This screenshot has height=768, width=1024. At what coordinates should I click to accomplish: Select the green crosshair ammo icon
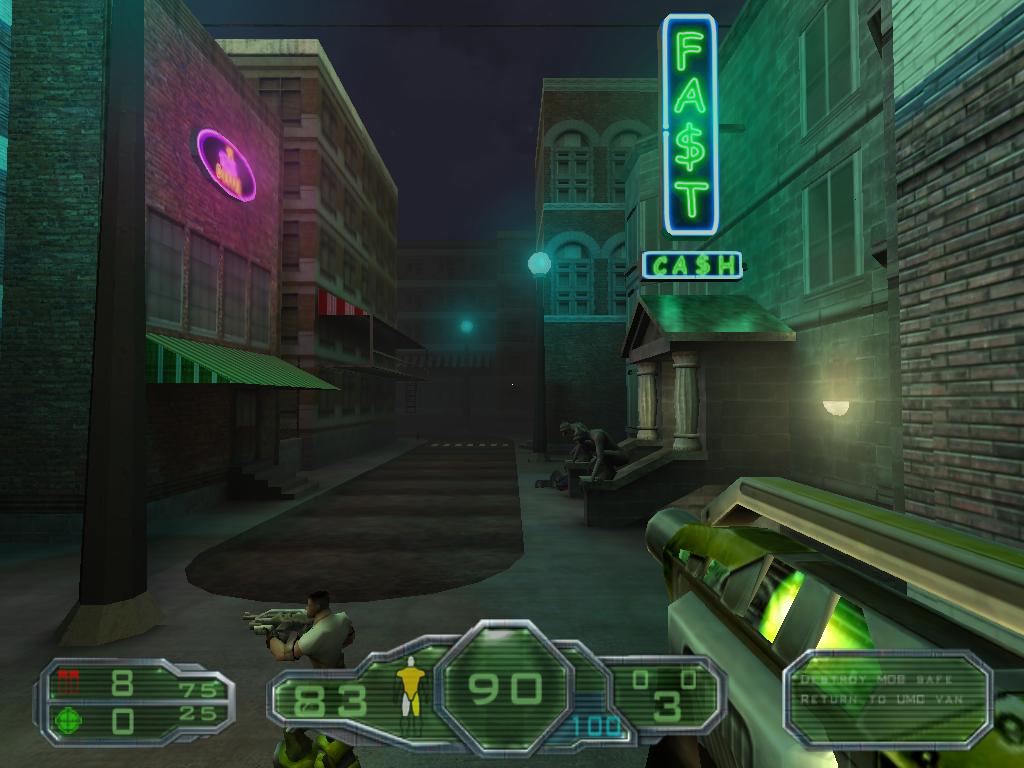[x=69, y=718]
